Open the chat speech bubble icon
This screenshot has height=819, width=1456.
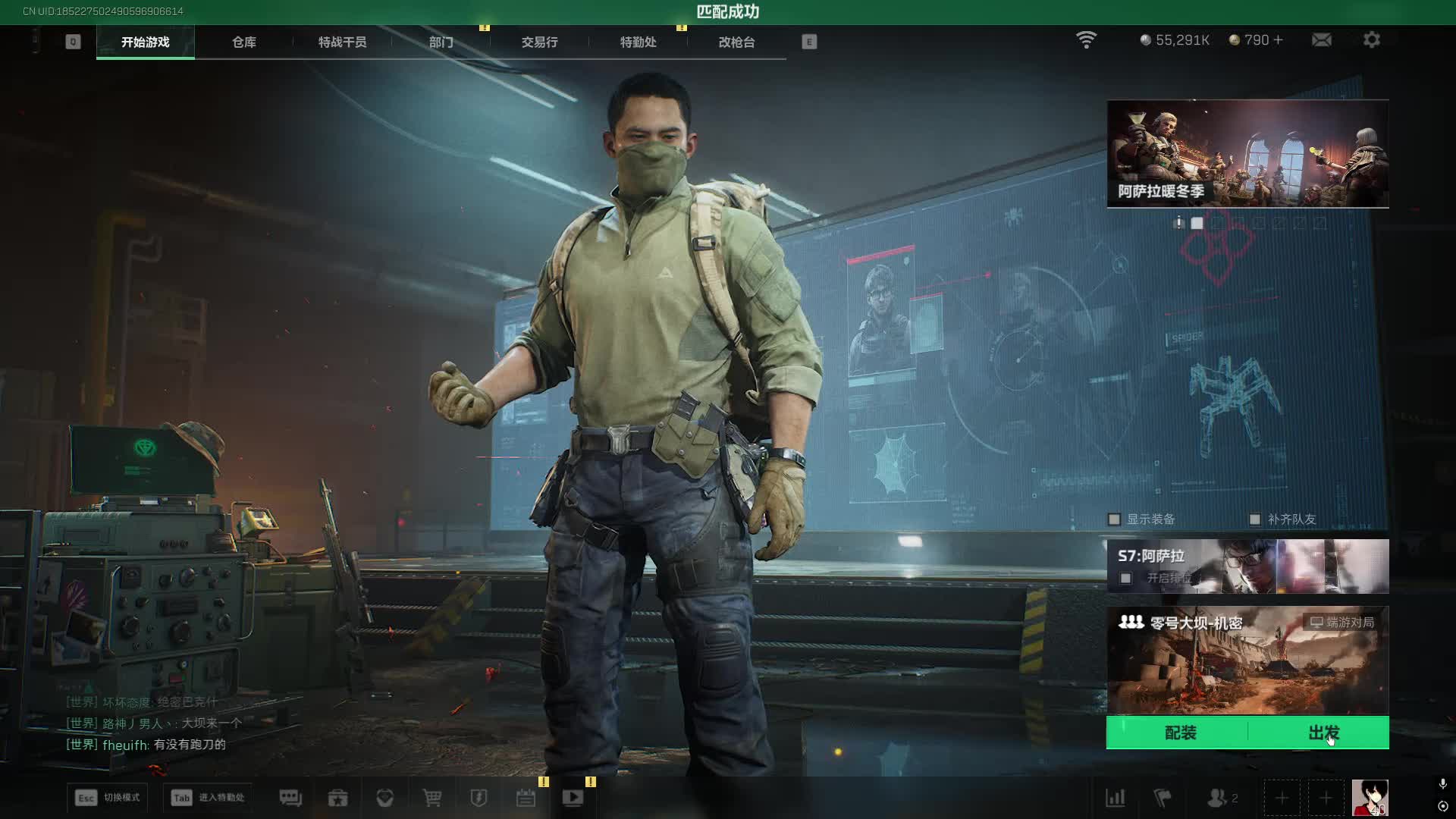tap(290, 798)
